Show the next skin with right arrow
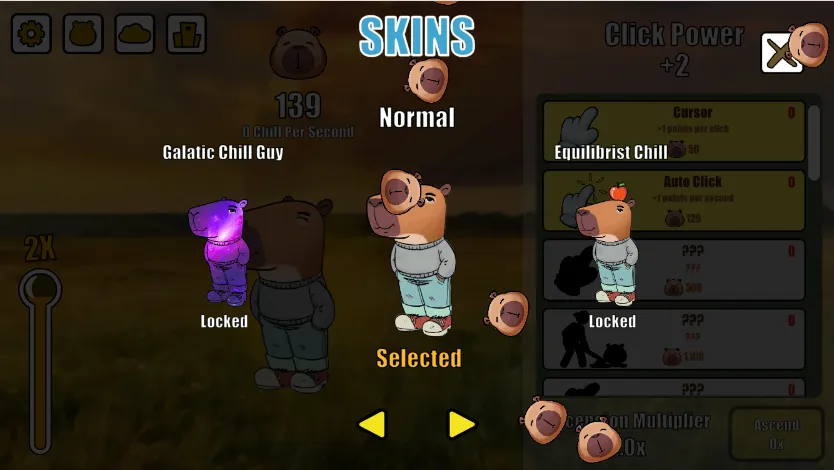Image resolution: width=834 pixels, height=470 pixels. click(x=461, y=424)
